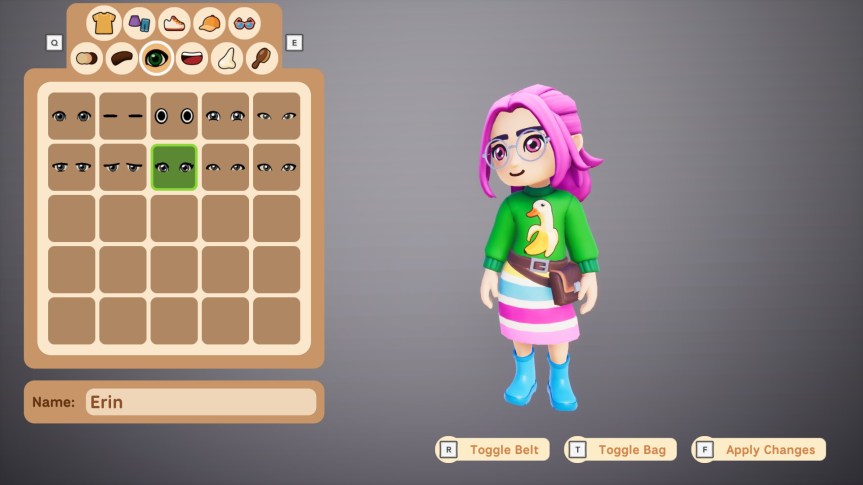The width and height of the screenshot is (863, 485).
Task: Select the green eye category tab
Action: pos(156,58)
